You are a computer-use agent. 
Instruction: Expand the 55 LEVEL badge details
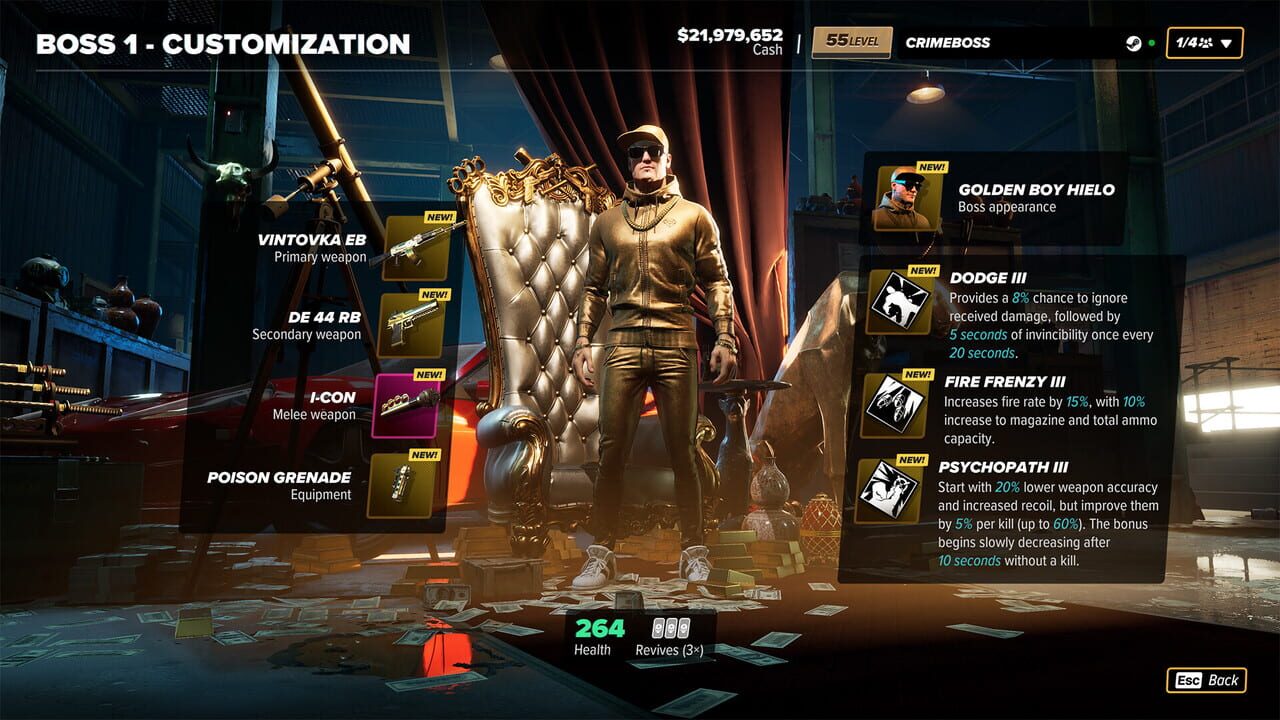click(x=852, y=42)
